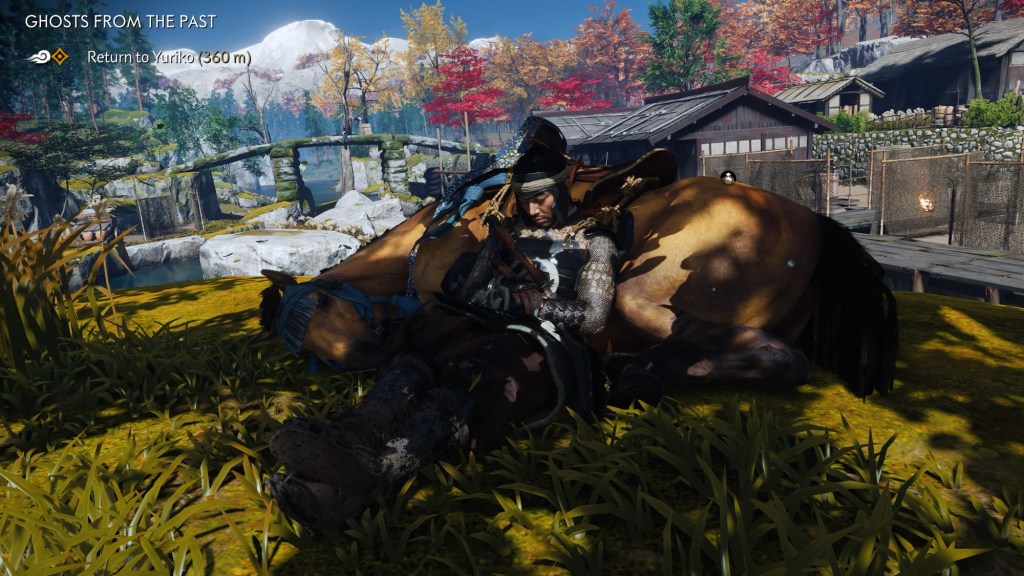1024x576 pixels.
Task: Select the Ghosts From The Past quest title
Action: [x=121, y=20]
